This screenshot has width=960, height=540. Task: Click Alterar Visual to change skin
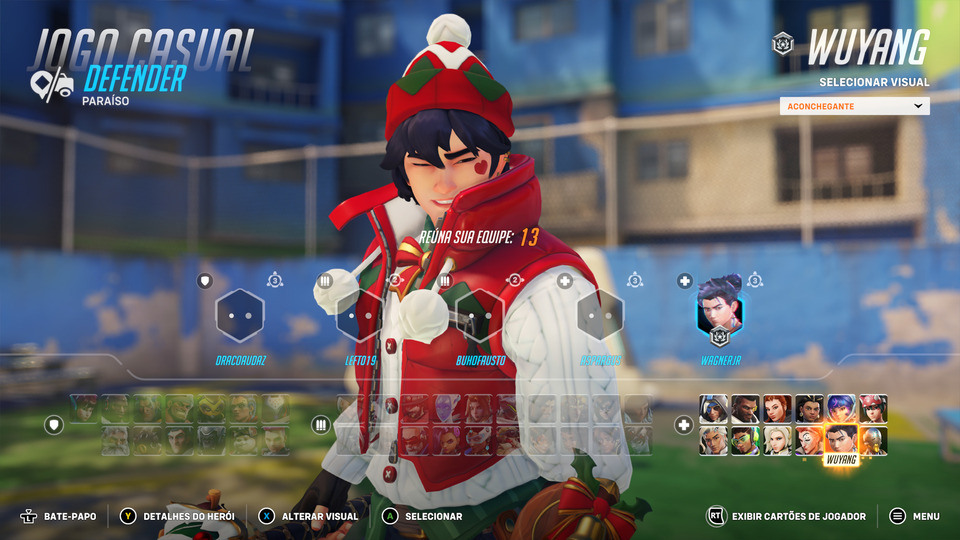[x=308, y=516]
